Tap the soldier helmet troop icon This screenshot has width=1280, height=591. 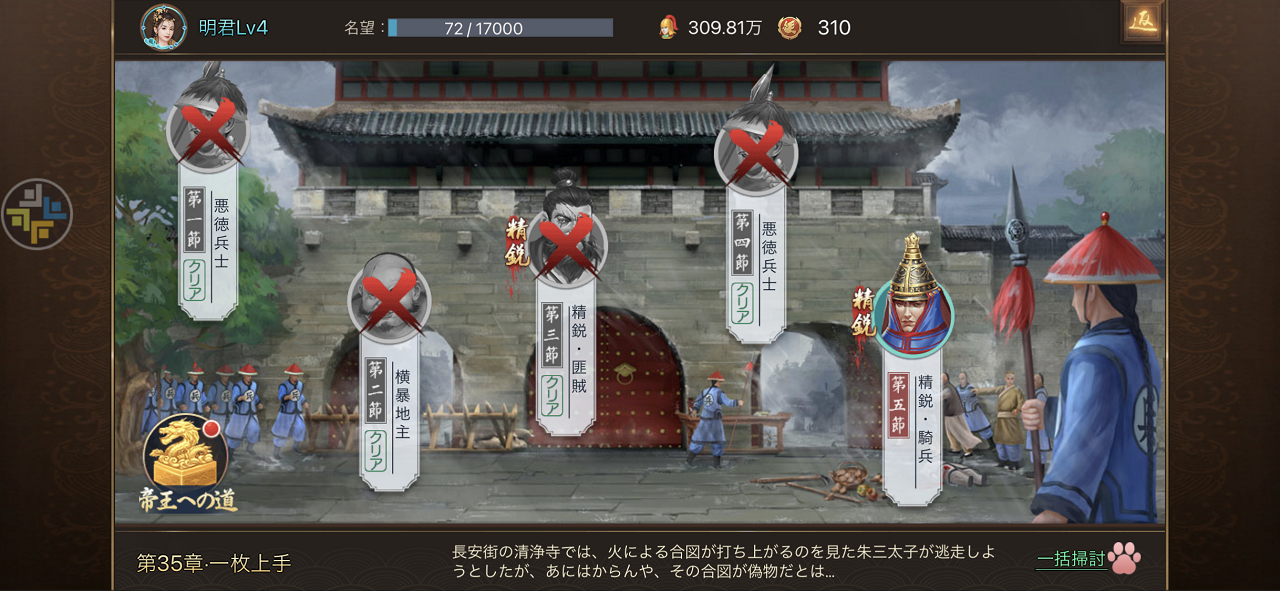pyautogui.click(x=668, y=28)
